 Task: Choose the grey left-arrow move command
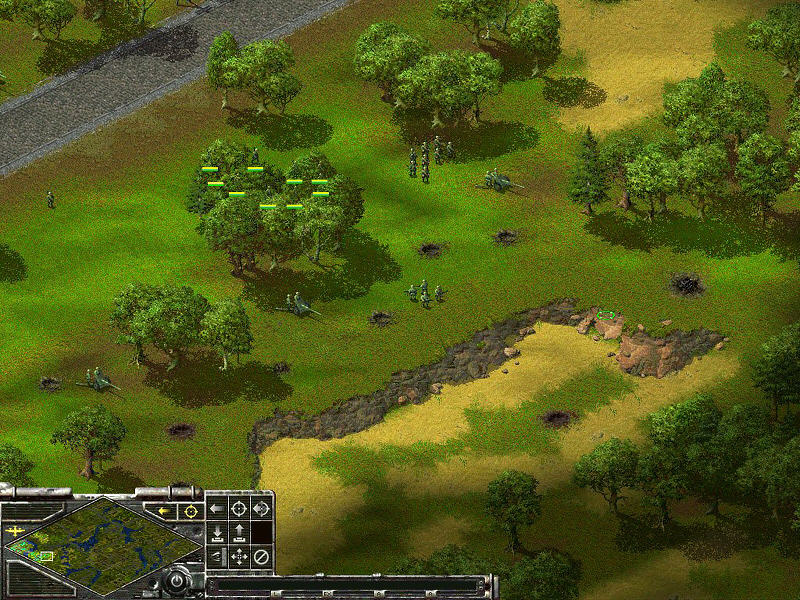(217, 509)
